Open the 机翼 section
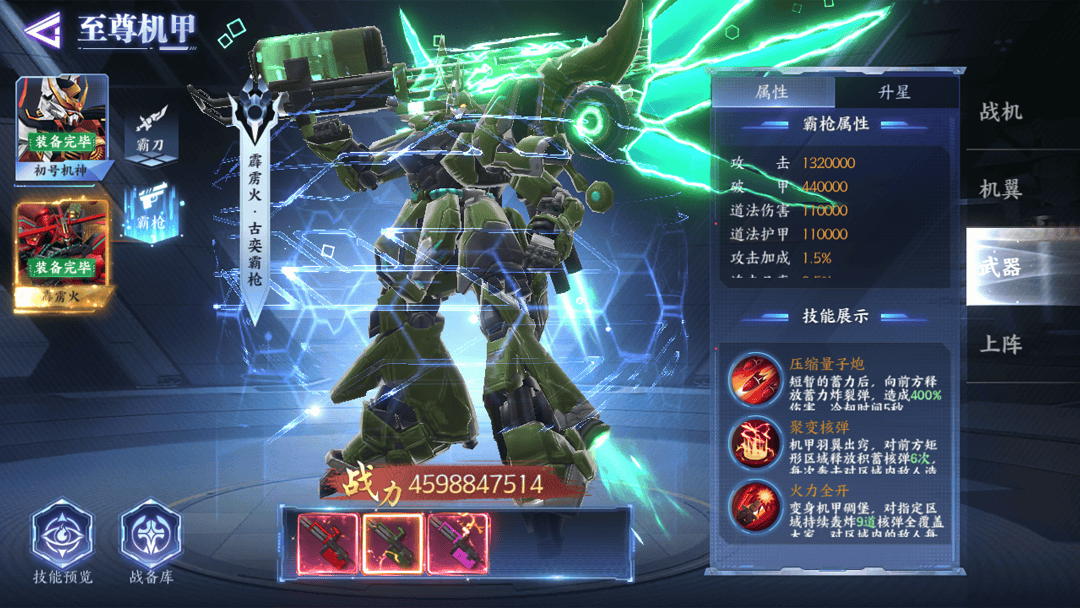 pyautogui.click(x=1001, y=189)
